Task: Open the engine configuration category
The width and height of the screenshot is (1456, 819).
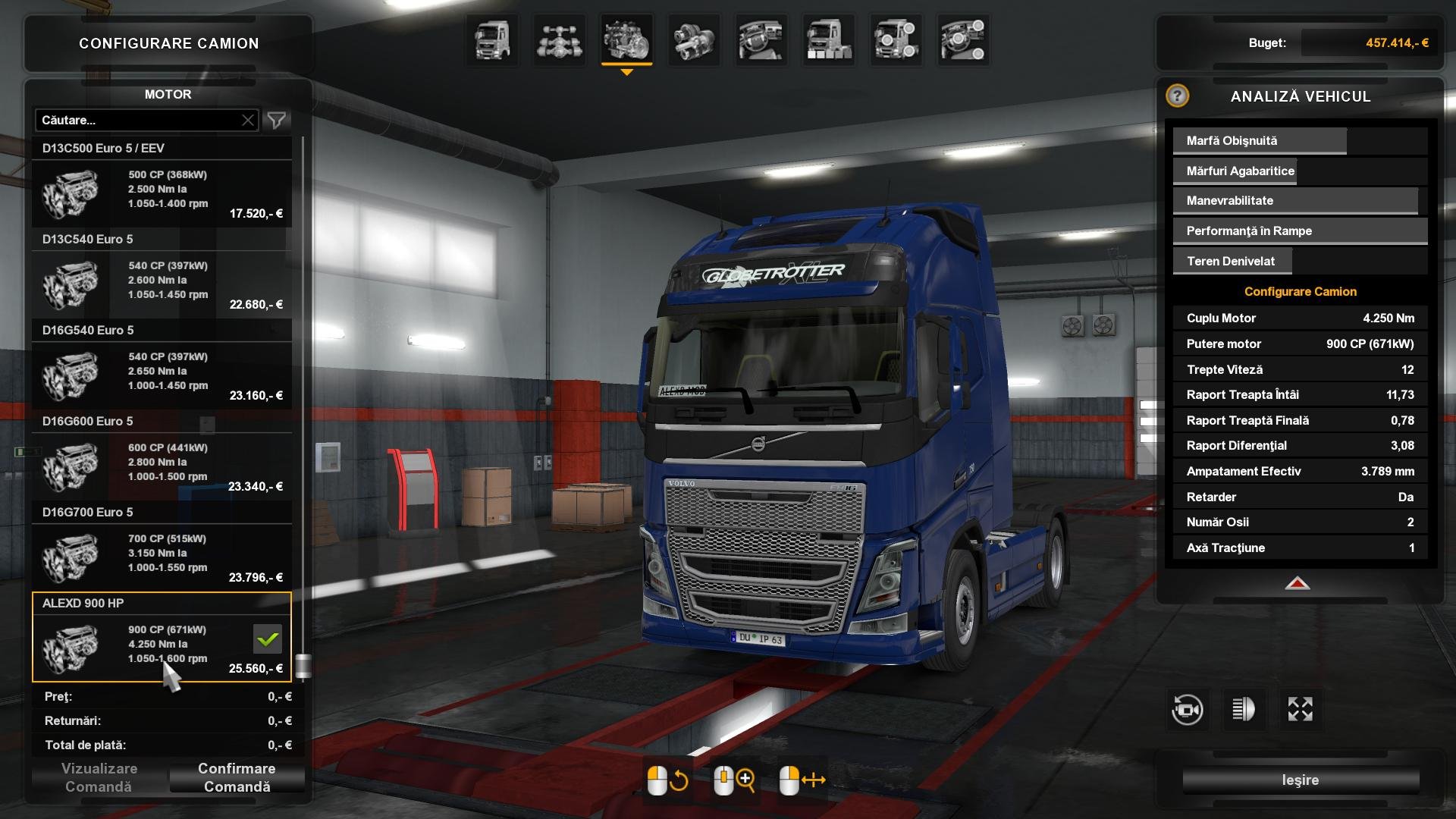Action: tap(626, 41)
